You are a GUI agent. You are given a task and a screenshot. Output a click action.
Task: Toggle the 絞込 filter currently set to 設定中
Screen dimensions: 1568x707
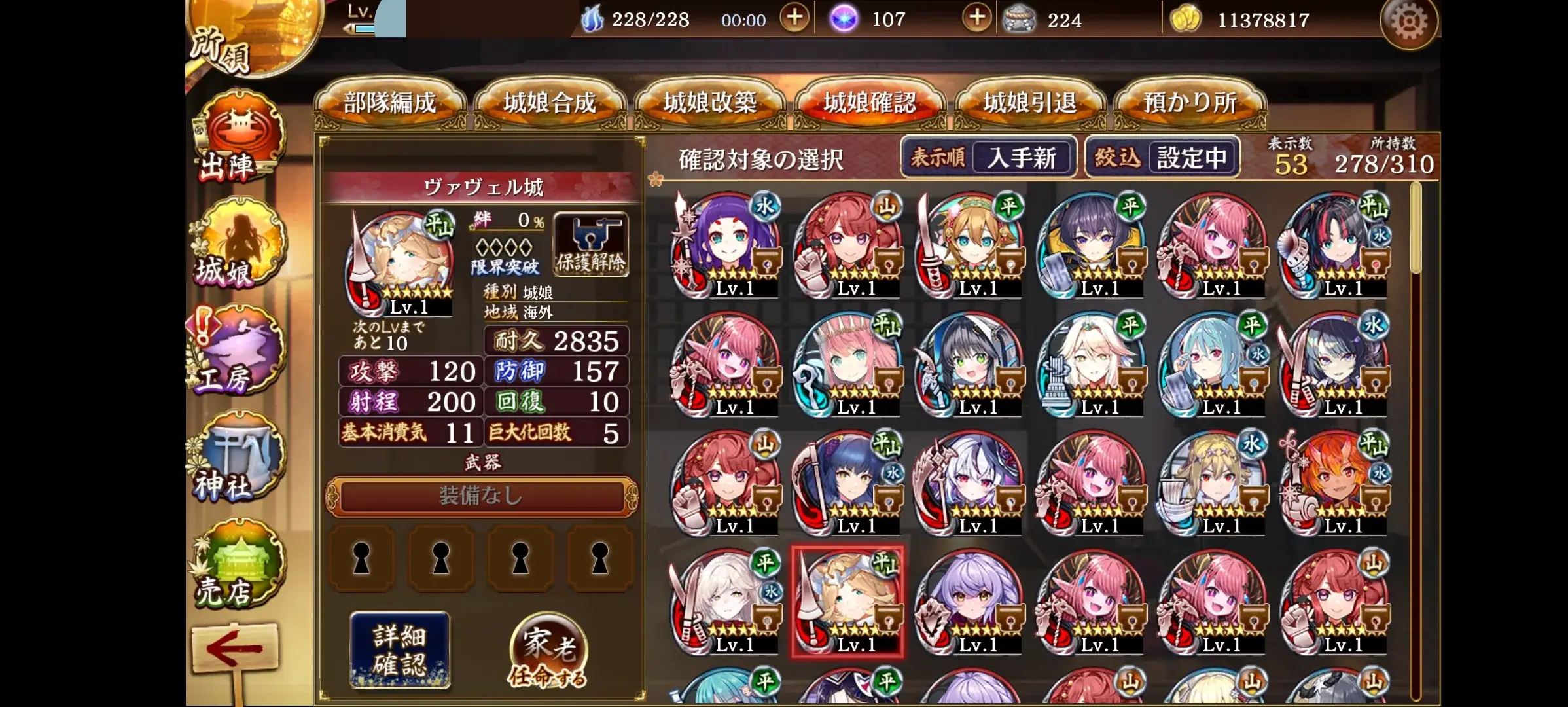pos(1161,156)
